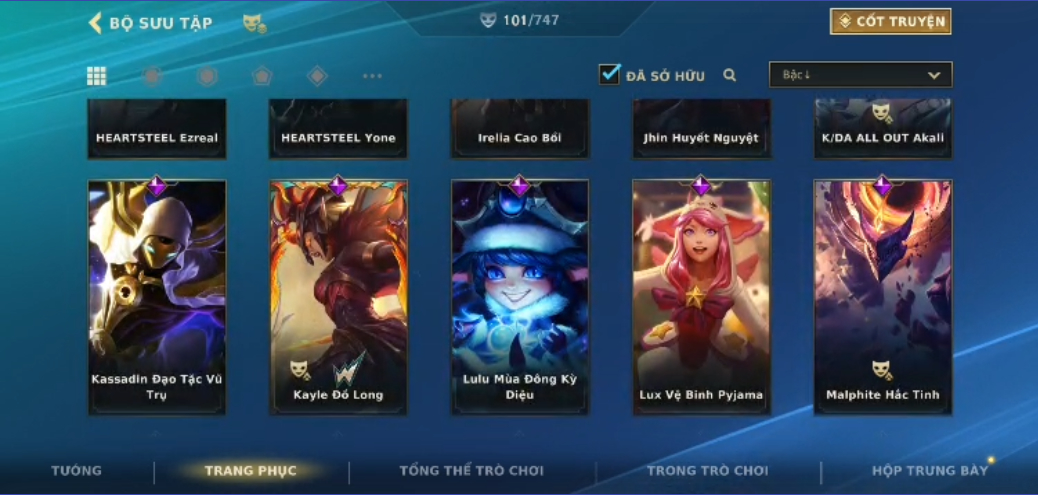
Task: Choose the Kassadin Đạo Tặc Vũ Trụ skin
Action: (x=157, y=297)
